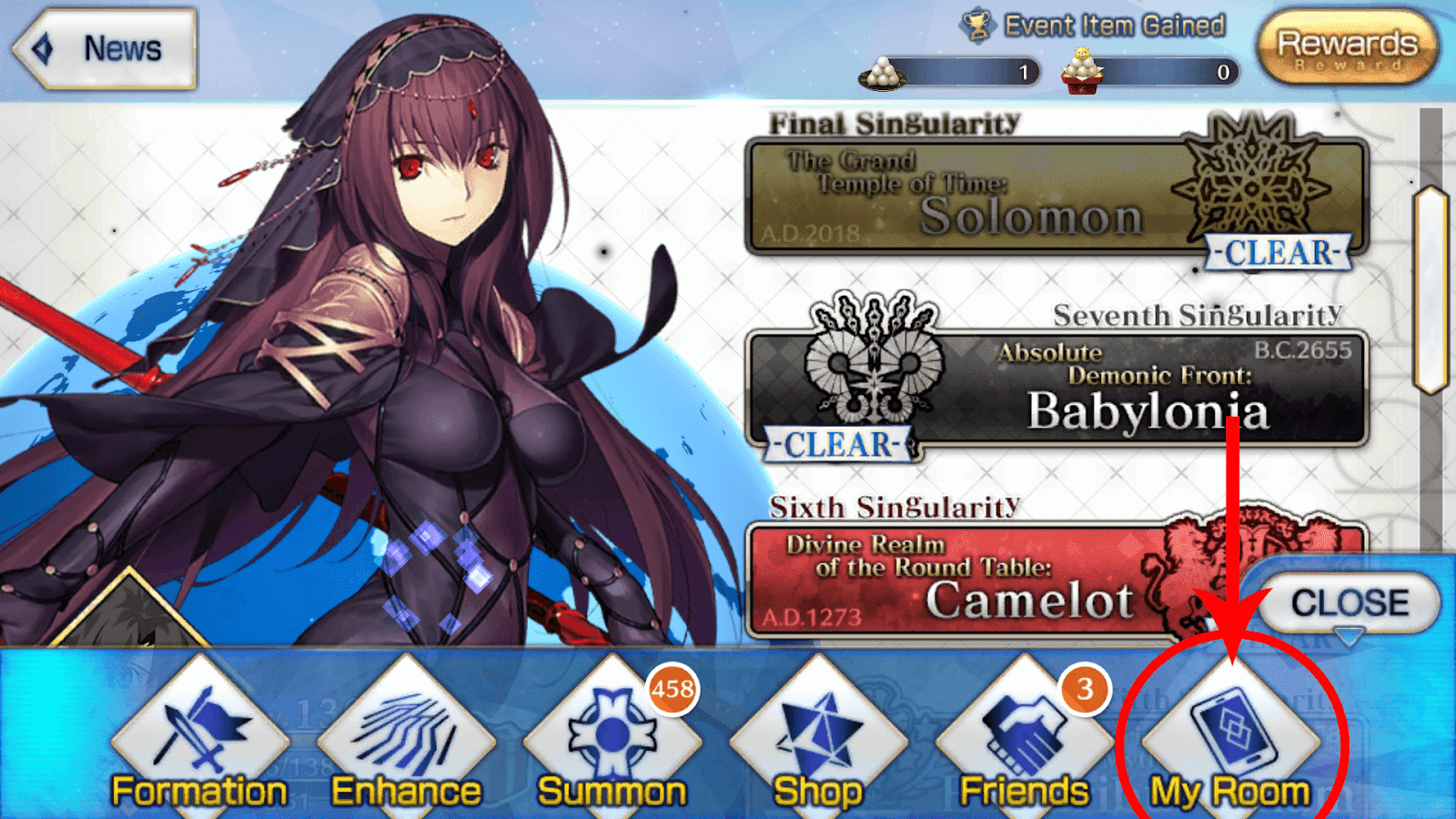The width and height of the screenshot is (1456, 819).
Task: Check the Friends notification badge showing 3
Action: coord(1084,691)
